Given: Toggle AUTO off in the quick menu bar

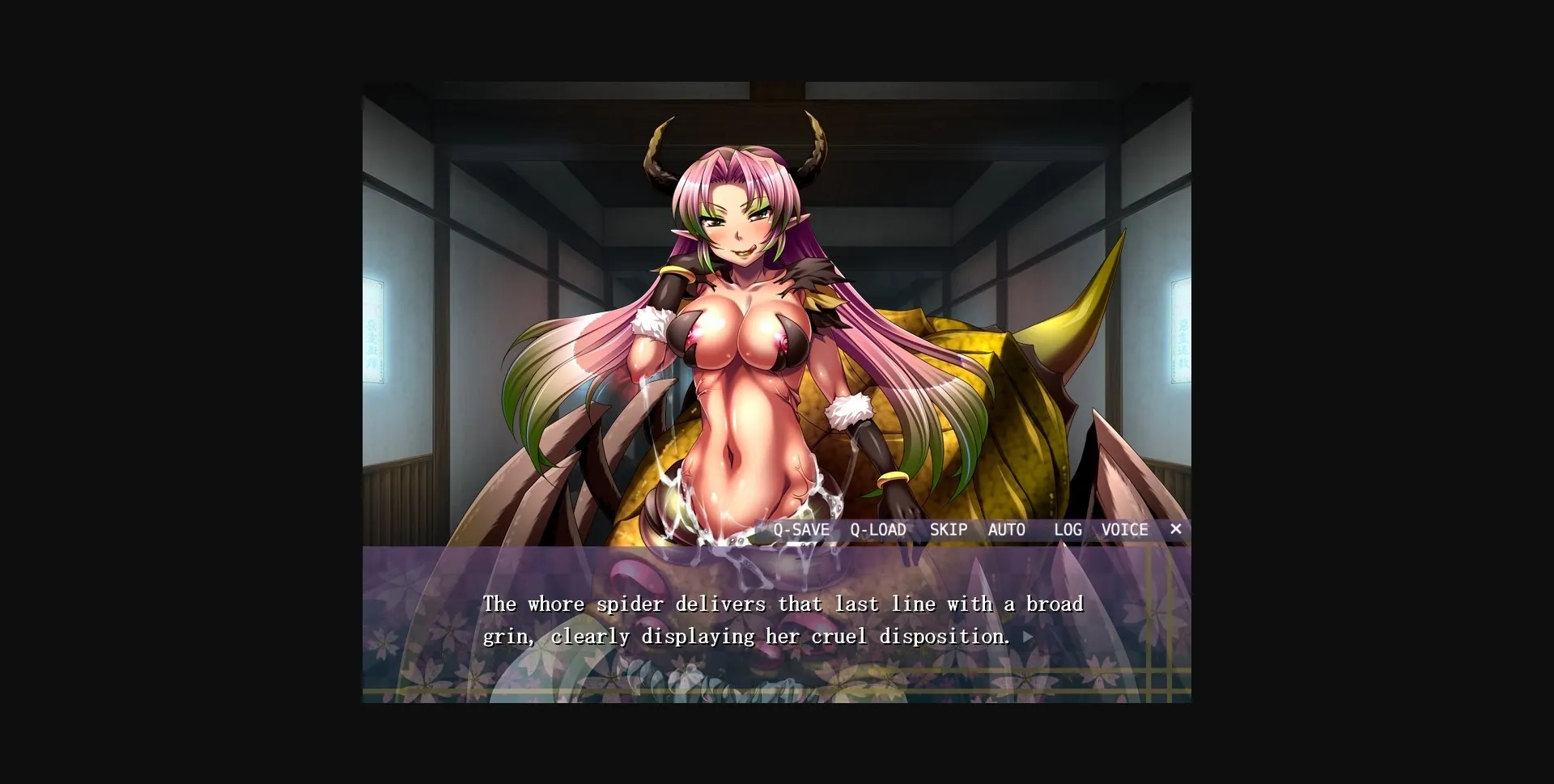Looking at the screenshot, I should (x=1008, y=529).
